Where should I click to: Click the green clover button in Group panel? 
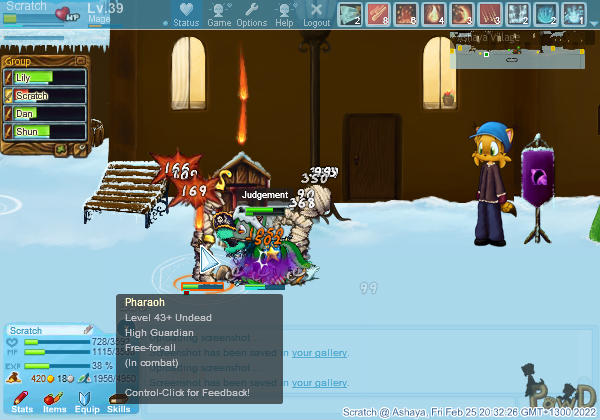61,151
